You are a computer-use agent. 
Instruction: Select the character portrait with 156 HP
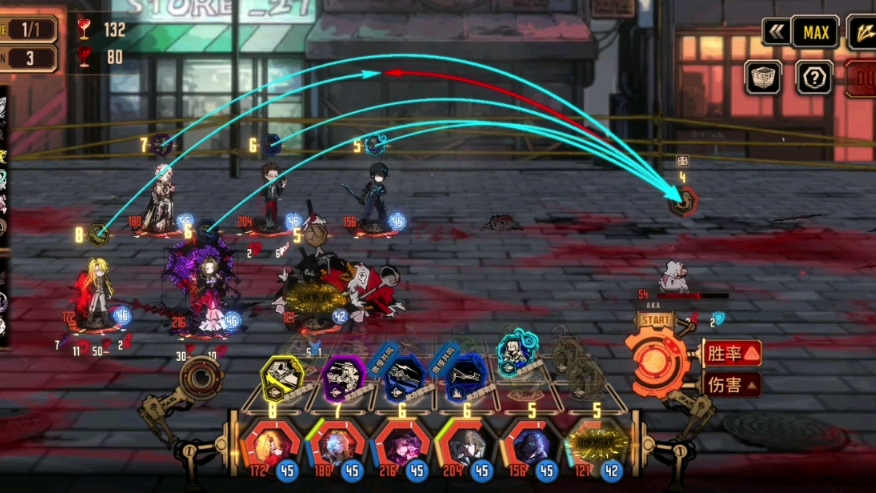pos(531,444)
